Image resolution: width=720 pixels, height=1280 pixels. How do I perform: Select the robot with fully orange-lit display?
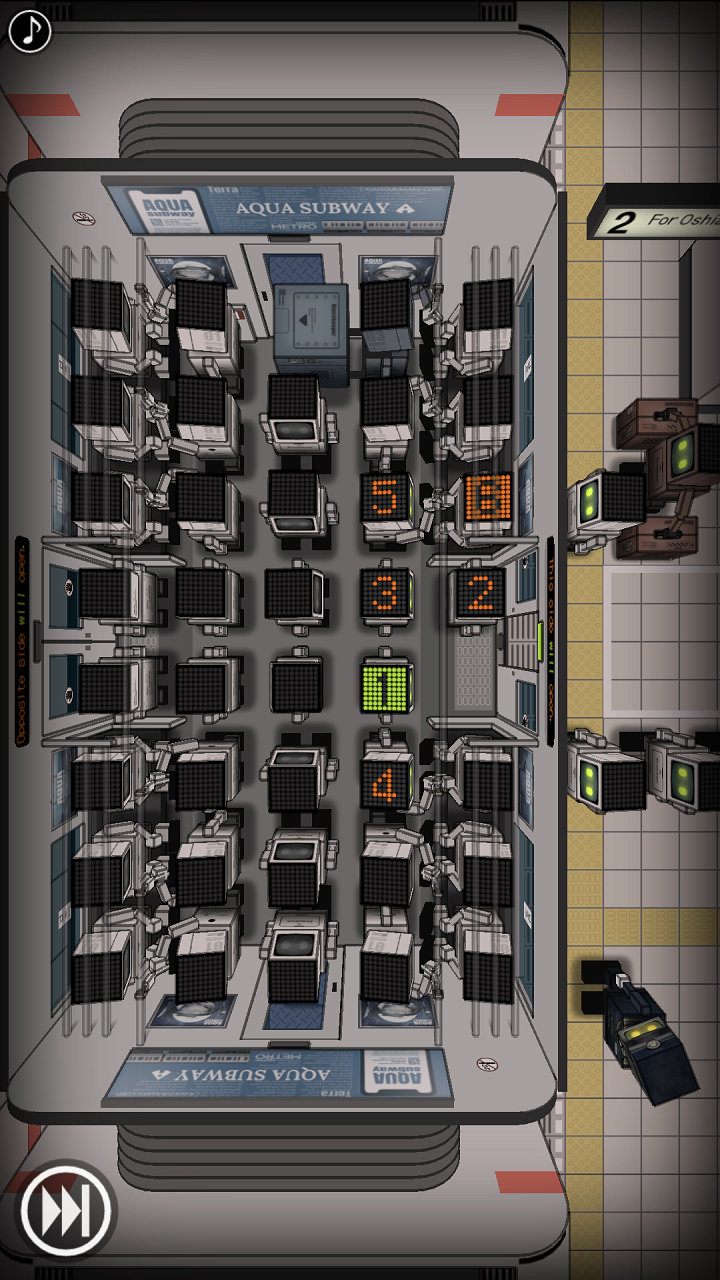[x=488, y=497]
